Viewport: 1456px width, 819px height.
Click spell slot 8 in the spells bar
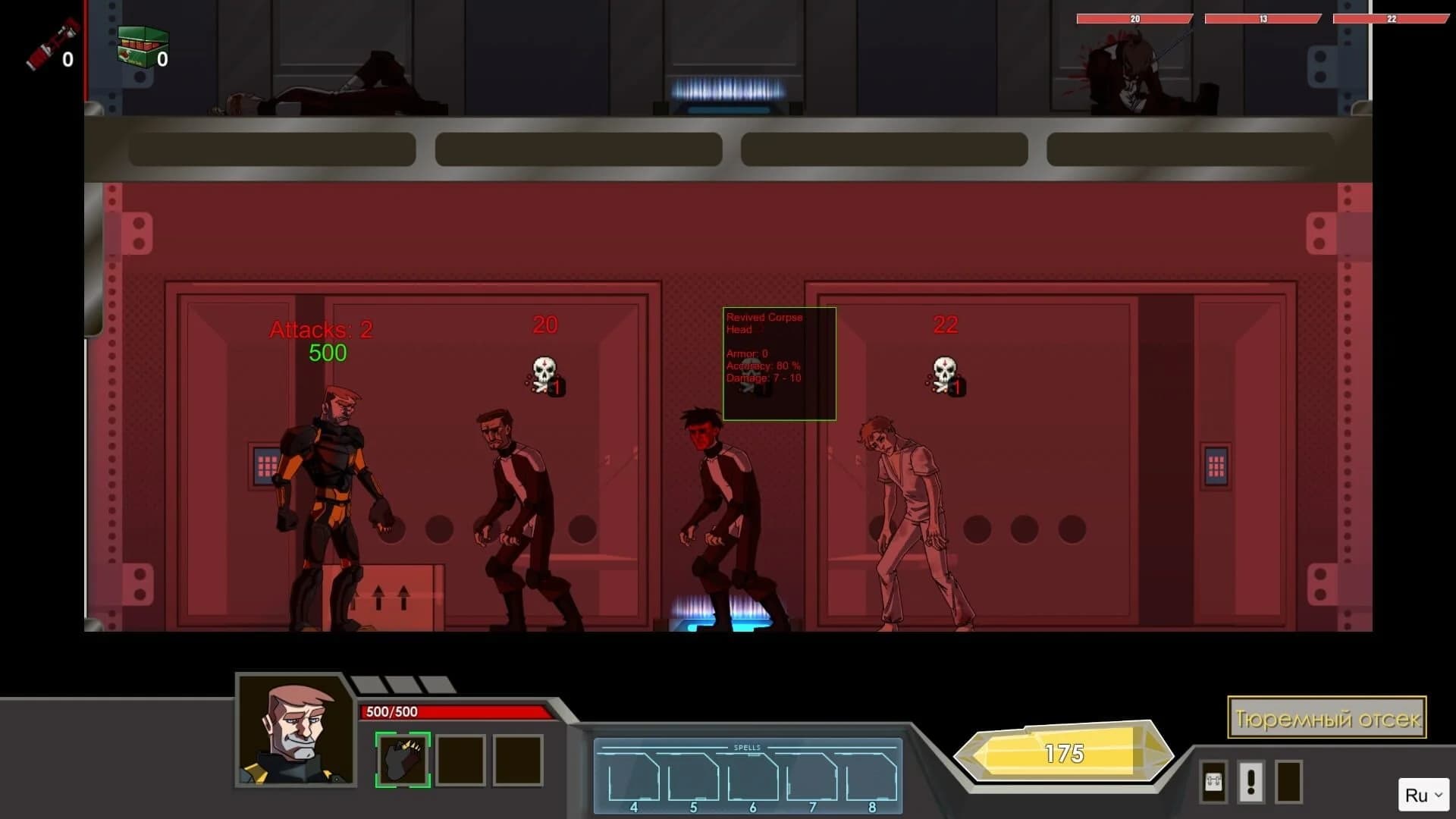[x=872, y=773]
